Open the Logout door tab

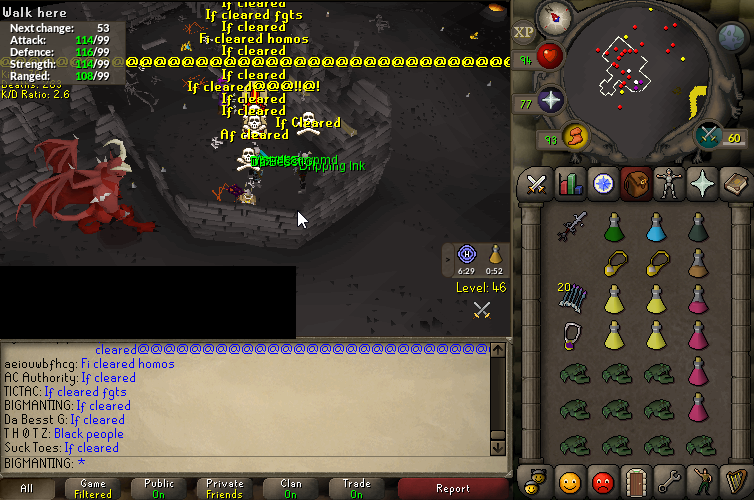click(x=635, y=481)
